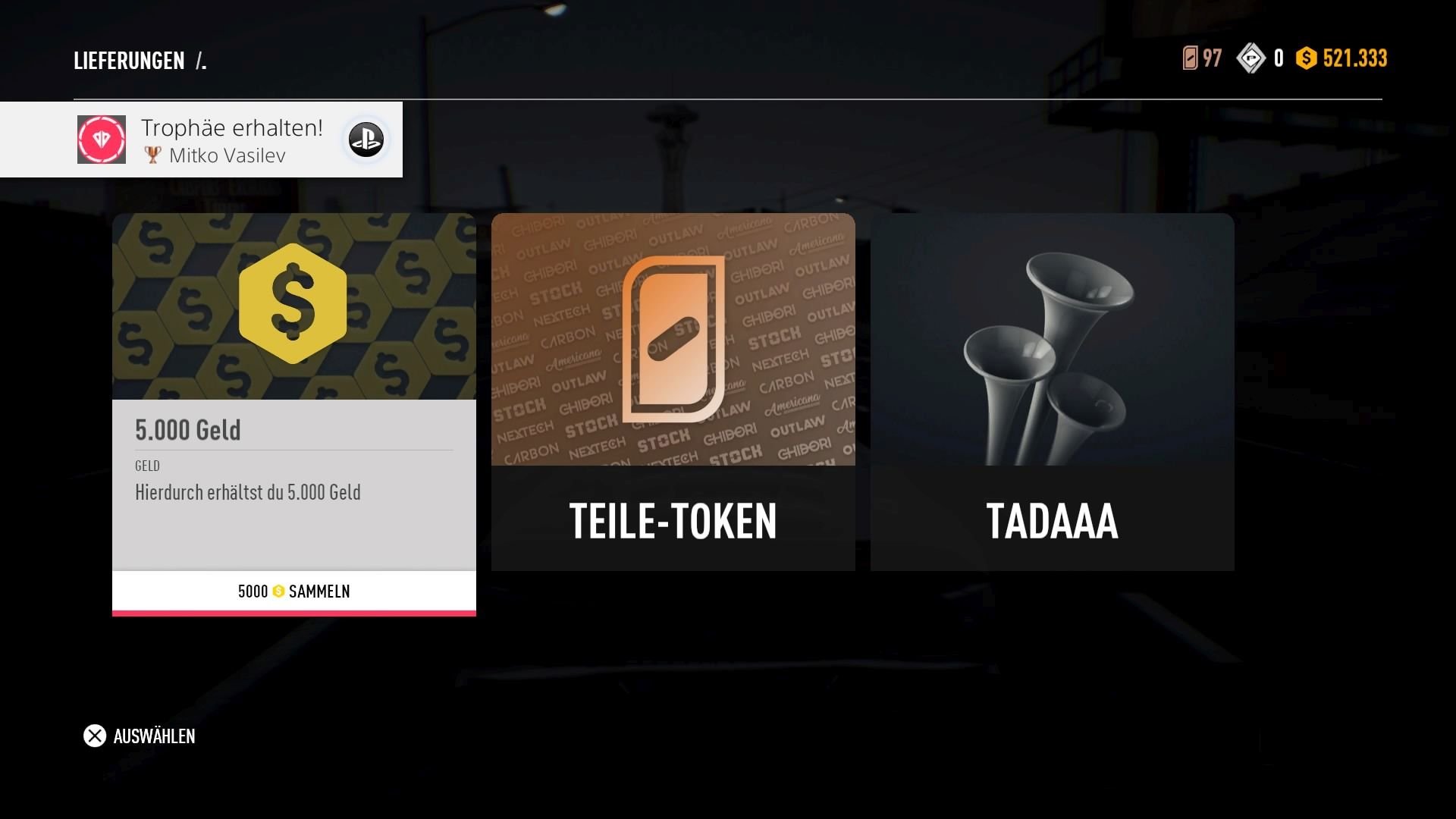This screenshot has height=819, width=1456.
Task: Click the silver Speed Points diamond icon
Action: pyautogui.click(x=1253, y=57)
